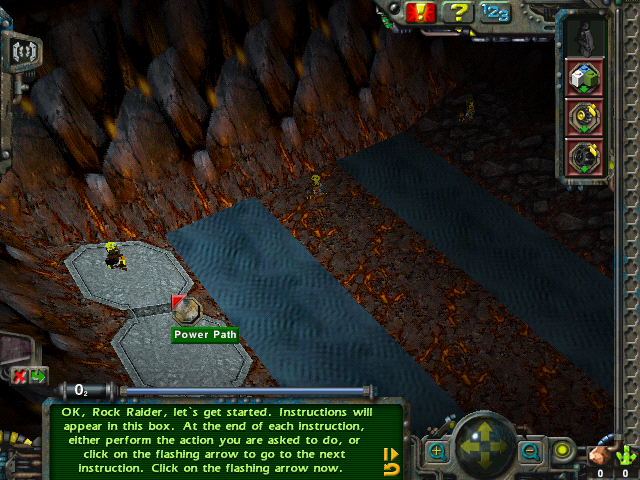Zoom in with the plus magnifier
The width and height of the screenshot is (640, 480).
(437, 452)
